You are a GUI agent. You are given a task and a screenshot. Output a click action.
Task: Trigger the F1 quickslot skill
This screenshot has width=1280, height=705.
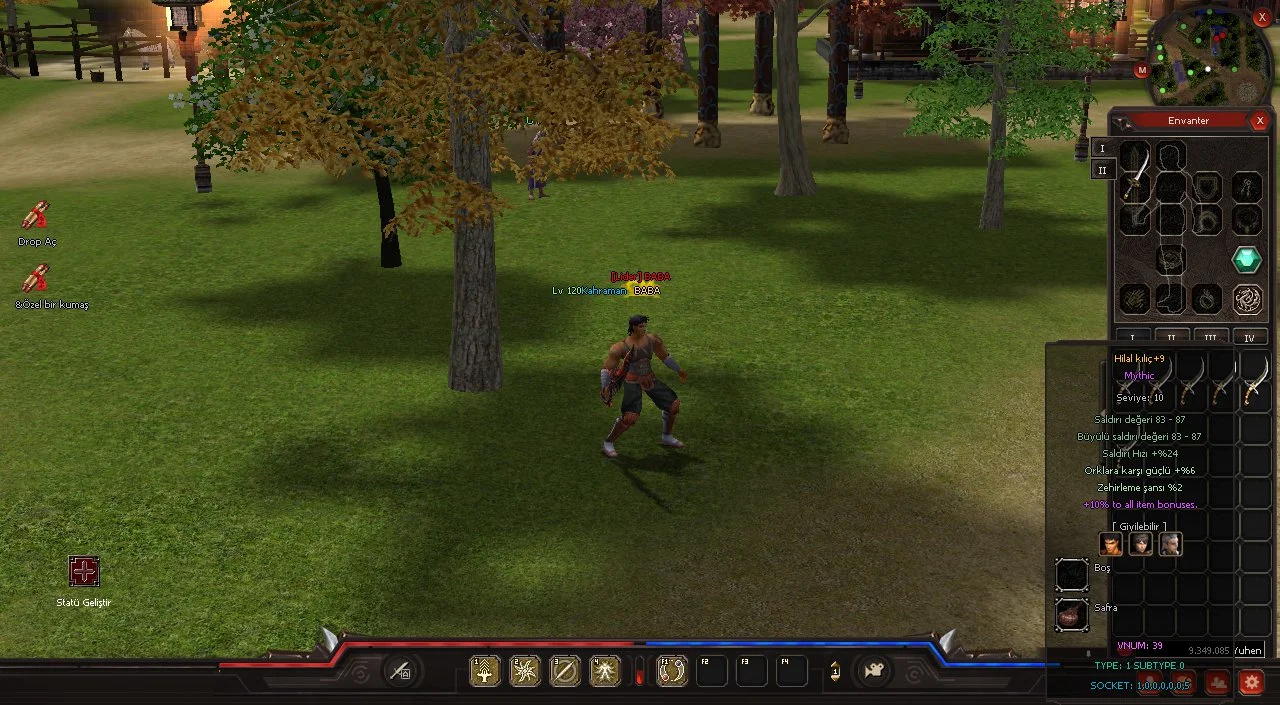coord(672,671)
